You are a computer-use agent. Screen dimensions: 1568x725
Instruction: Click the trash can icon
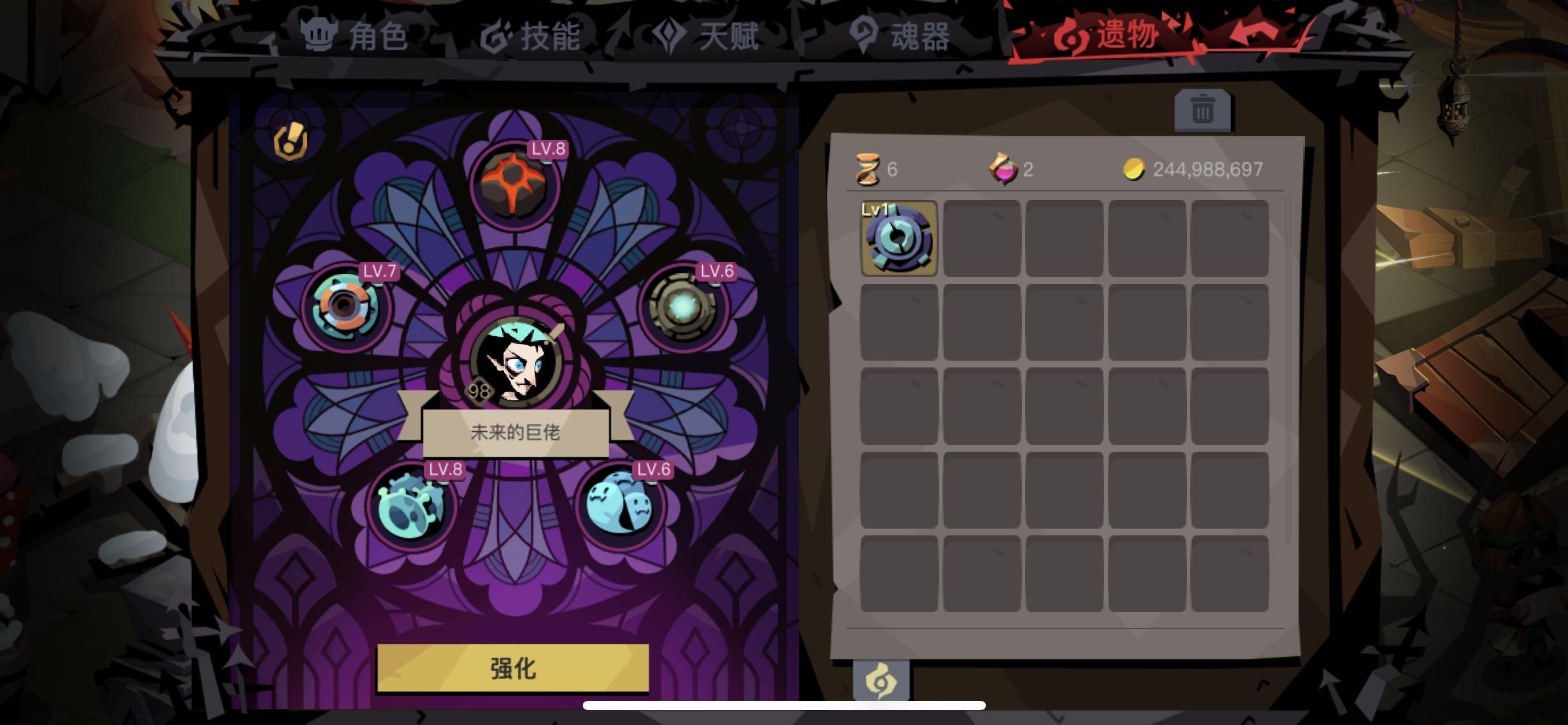[x=1202, y=109]
